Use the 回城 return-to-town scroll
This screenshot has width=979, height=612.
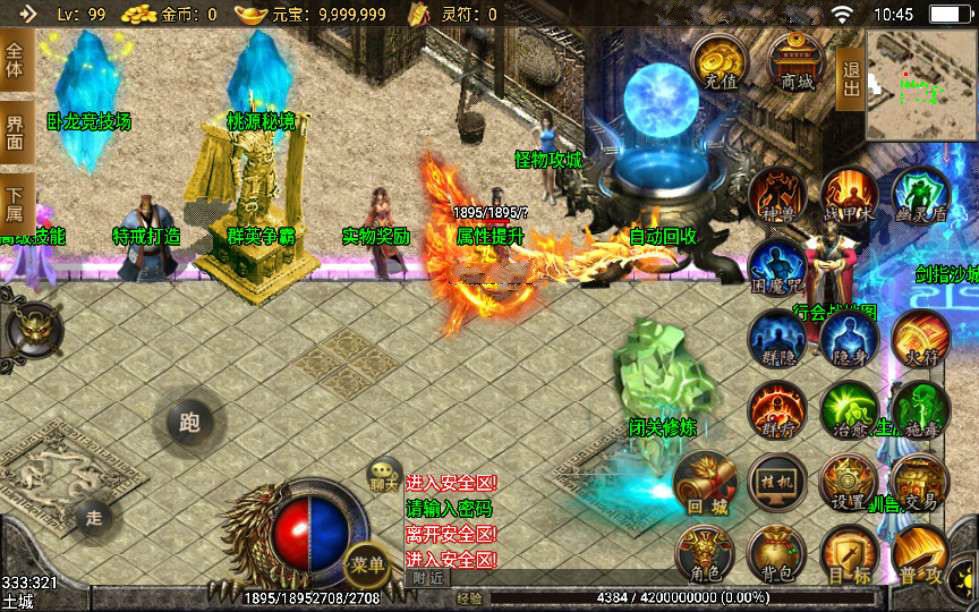(x=706, y=482)
